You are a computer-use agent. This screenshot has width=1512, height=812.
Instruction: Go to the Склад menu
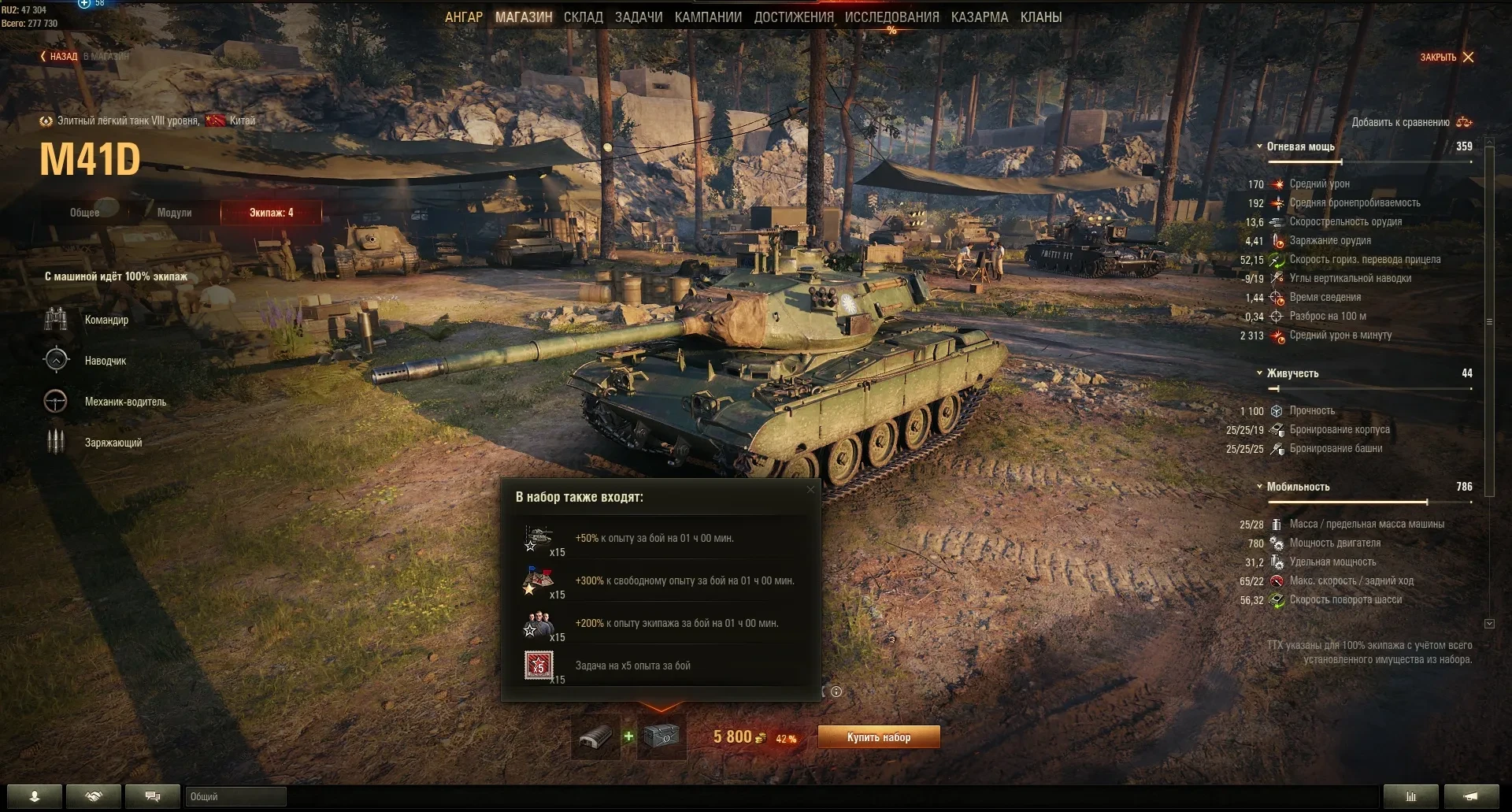pos(583,17)
